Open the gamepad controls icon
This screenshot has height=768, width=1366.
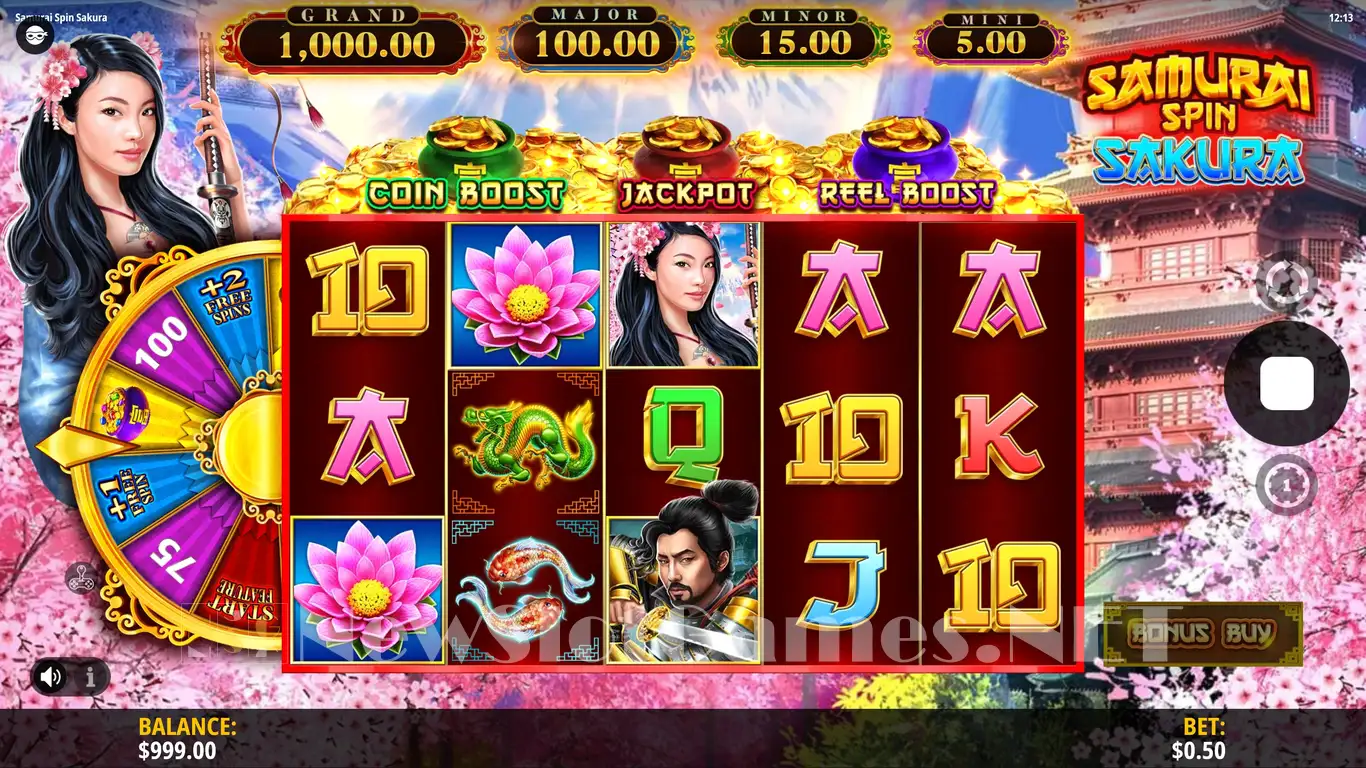pos(81,577)
